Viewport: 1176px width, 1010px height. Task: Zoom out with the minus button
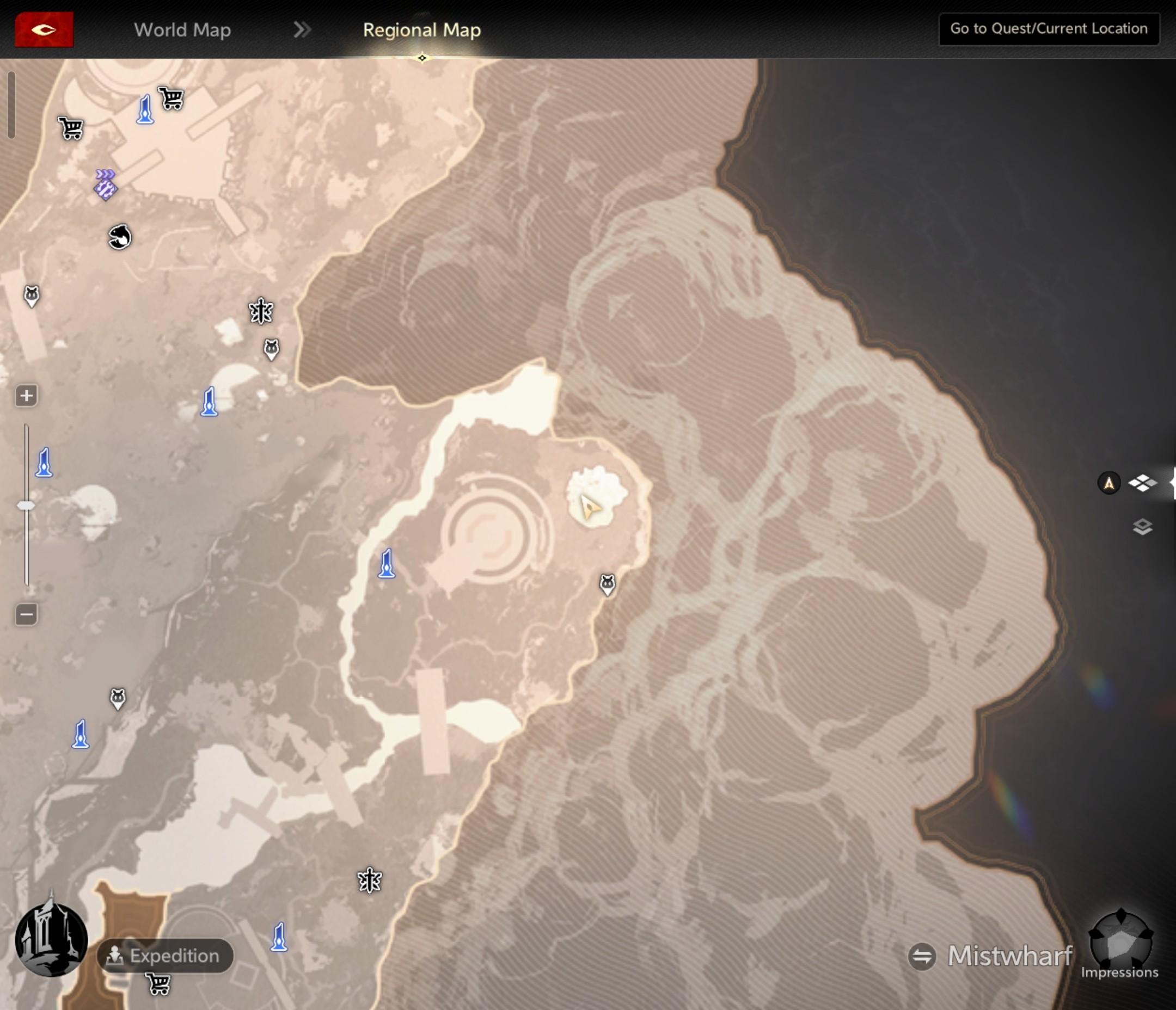pos(26,614)
